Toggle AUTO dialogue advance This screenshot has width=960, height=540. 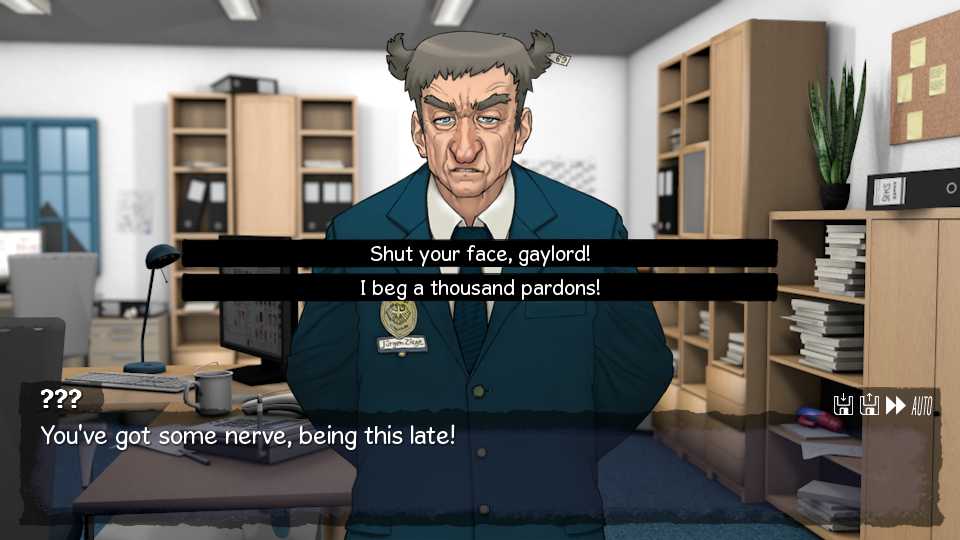(x=922, y=405)
